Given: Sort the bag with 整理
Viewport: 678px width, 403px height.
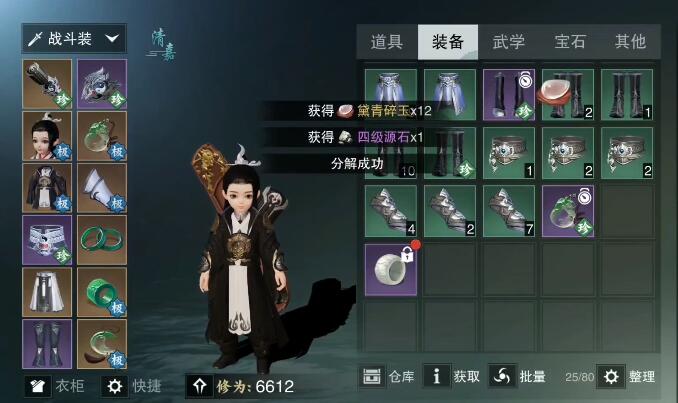Looking at the screenshot, I should (627, 376).
